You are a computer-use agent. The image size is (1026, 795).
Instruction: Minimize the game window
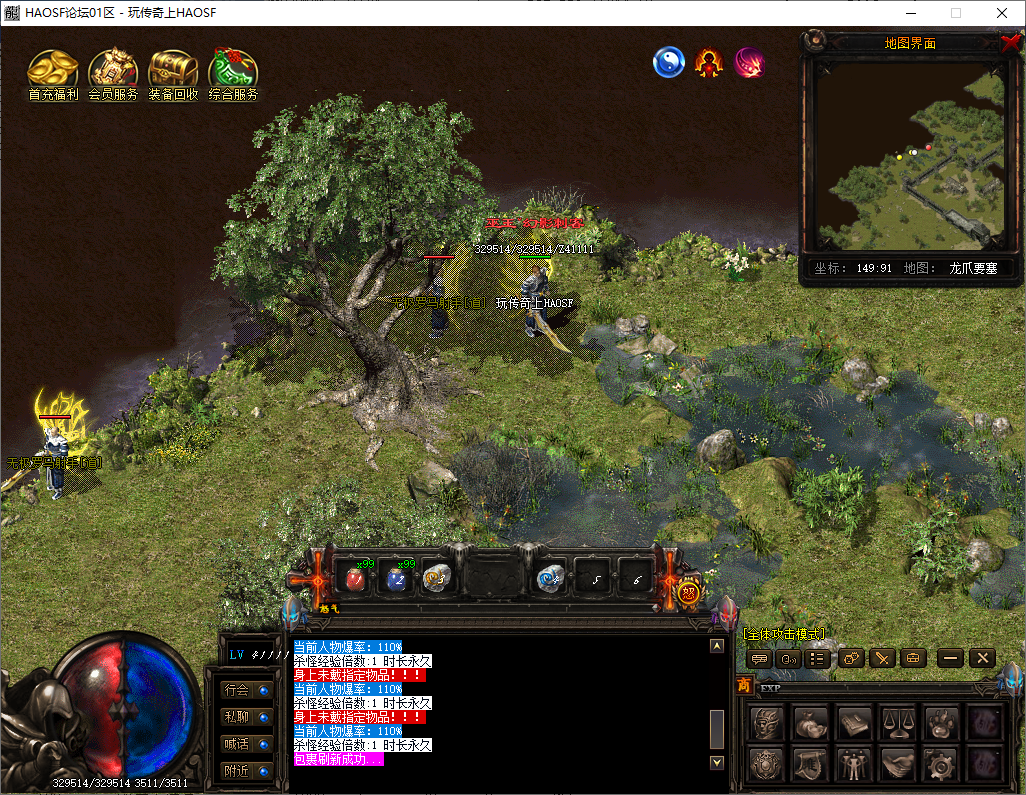pyautogui.click(x=911, y=13)
